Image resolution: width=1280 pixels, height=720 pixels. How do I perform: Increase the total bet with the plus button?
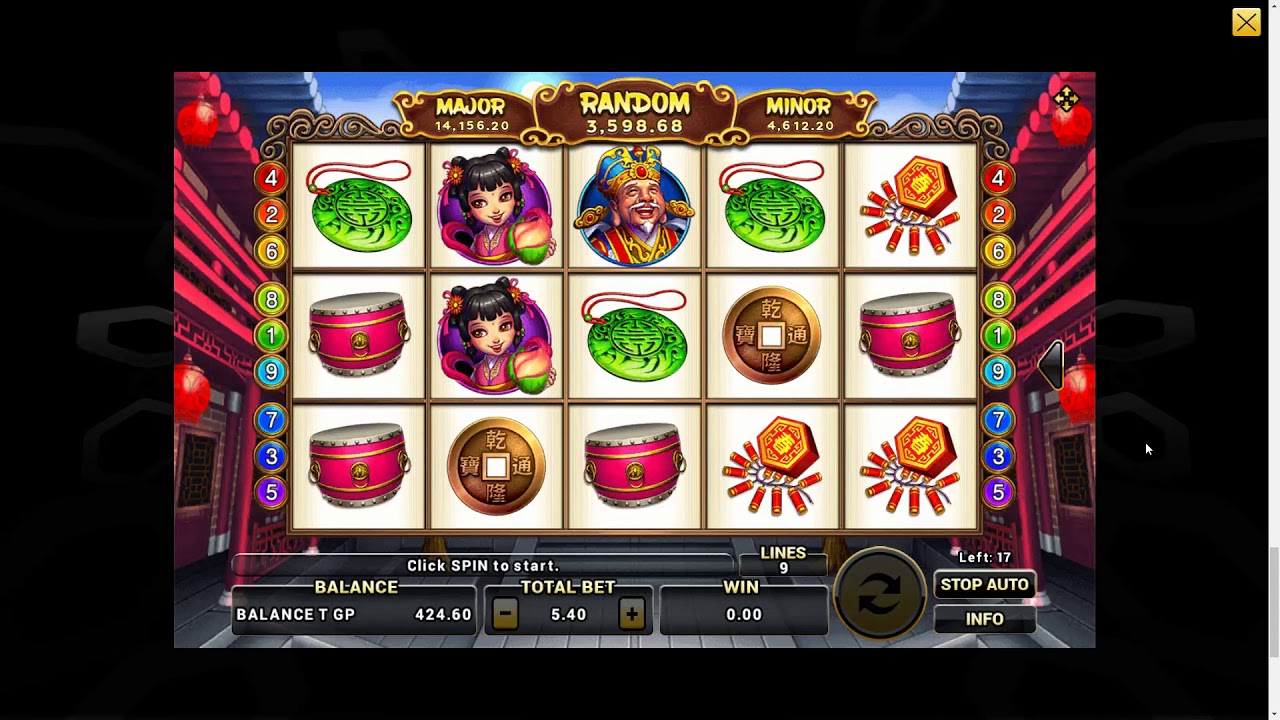pyautogui.click(x=631, y=615)
